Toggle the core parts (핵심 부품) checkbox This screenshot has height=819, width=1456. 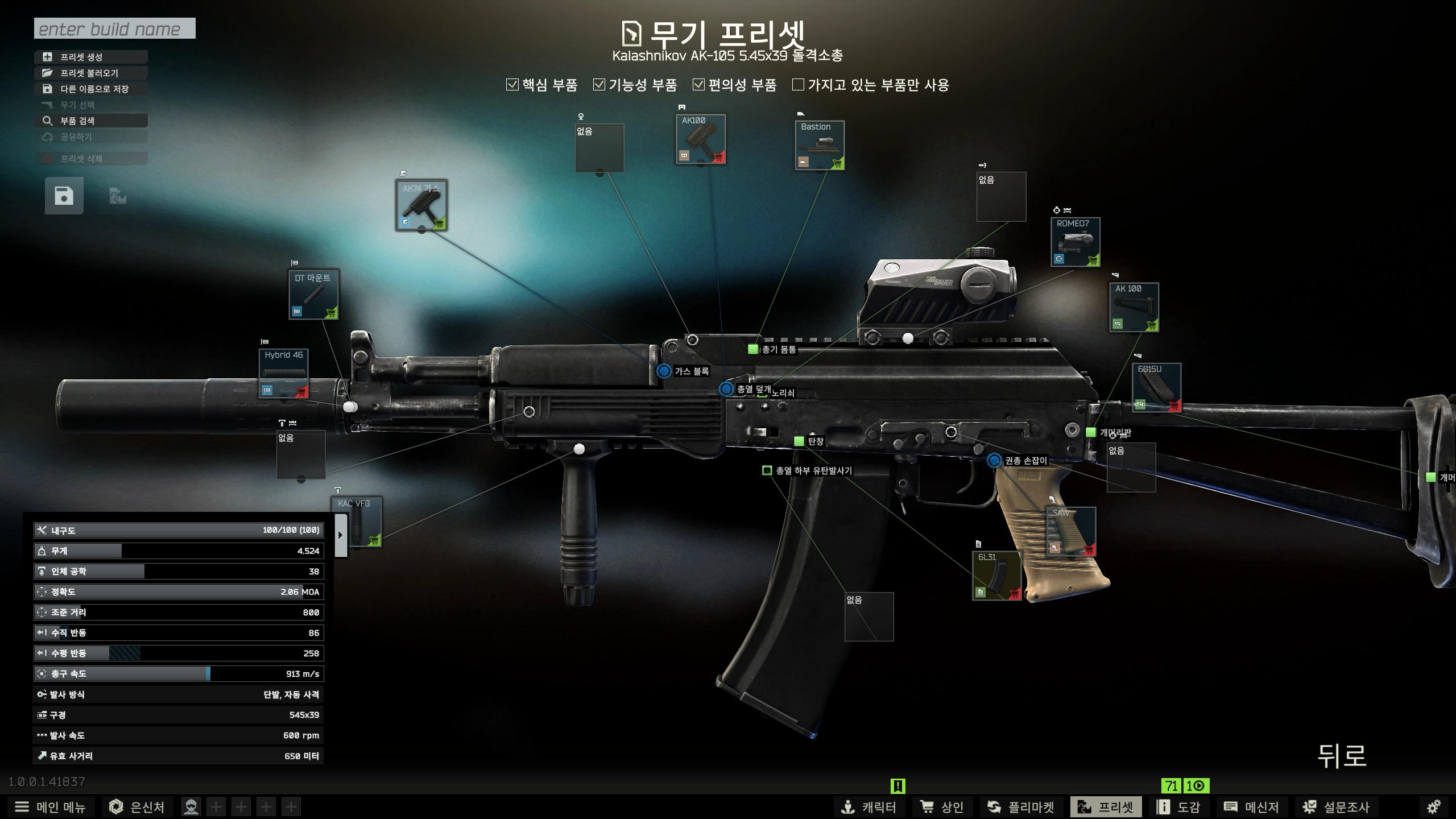[x=512, y=85]
